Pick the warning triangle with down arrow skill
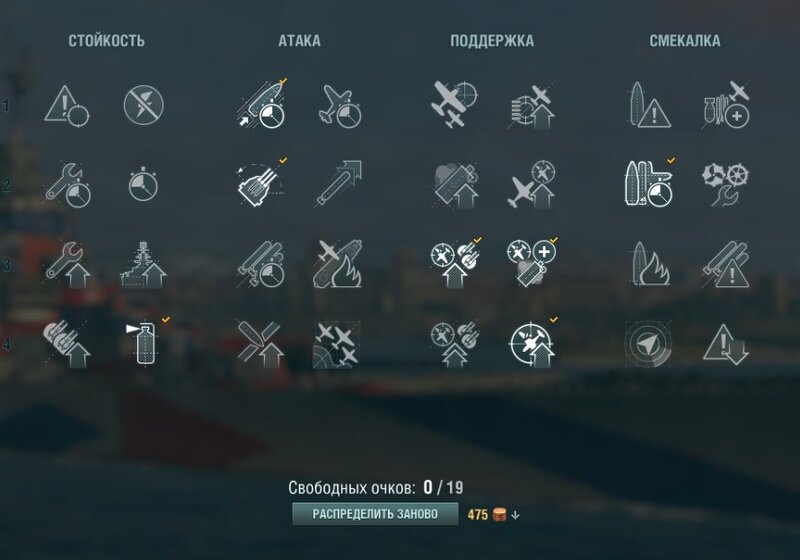Viewport: 800px width, 560px height. [x=726, y=343]
